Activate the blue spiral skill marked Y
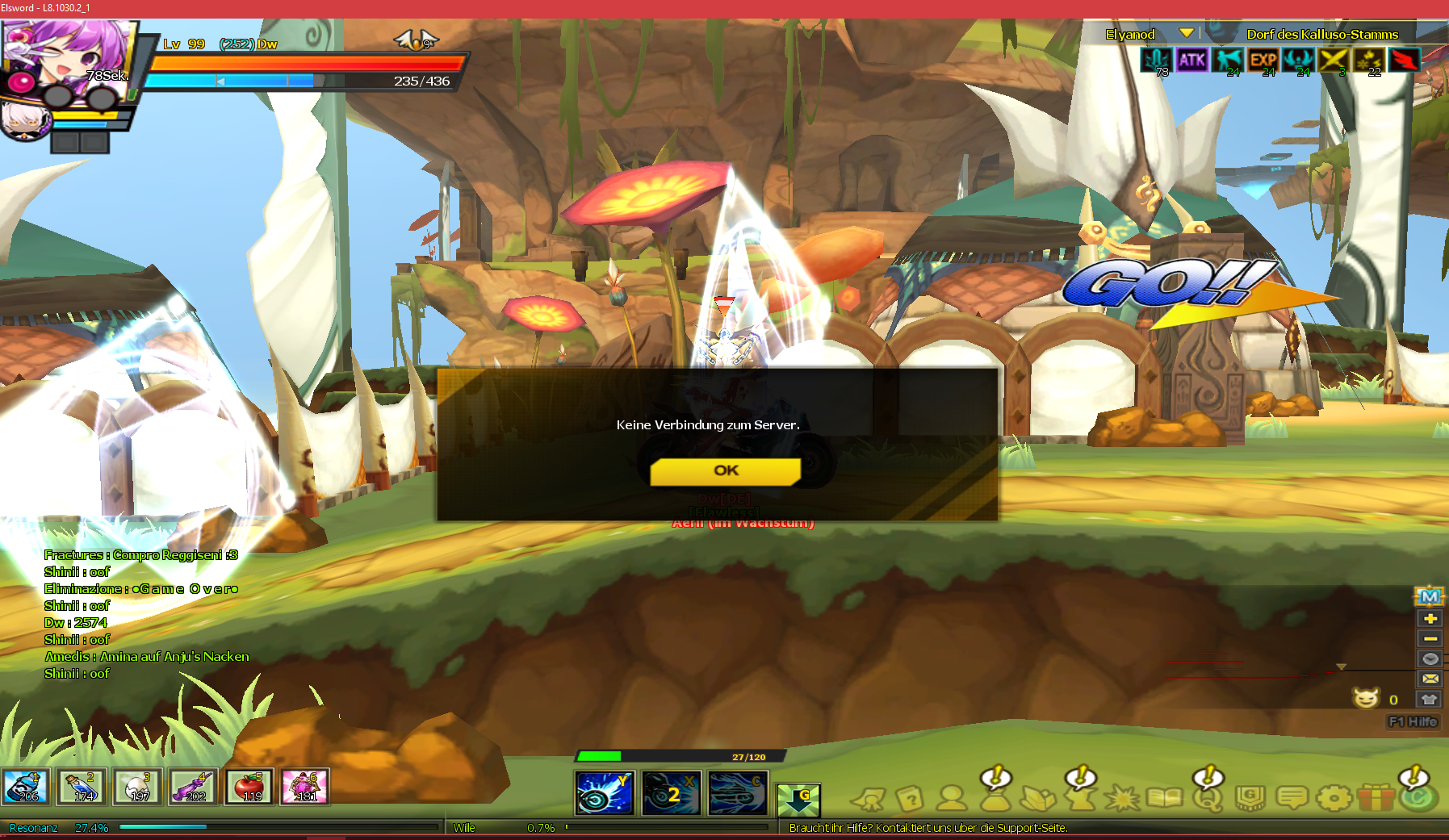1449x840 pixels. (605, 792)
